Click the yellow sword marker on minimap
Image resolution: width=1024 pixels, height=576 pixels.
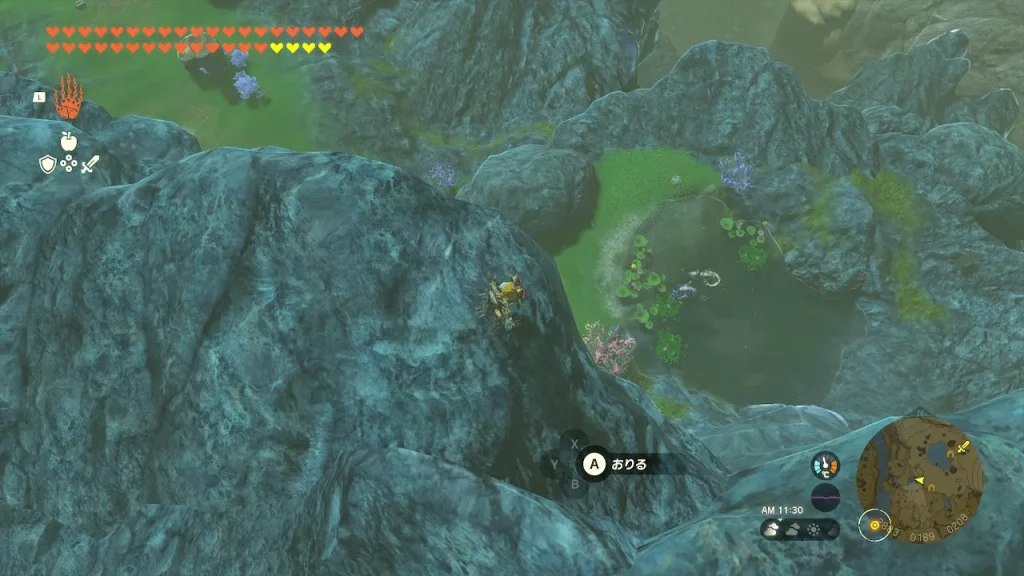pyautogui.click(x=963, y=446)
